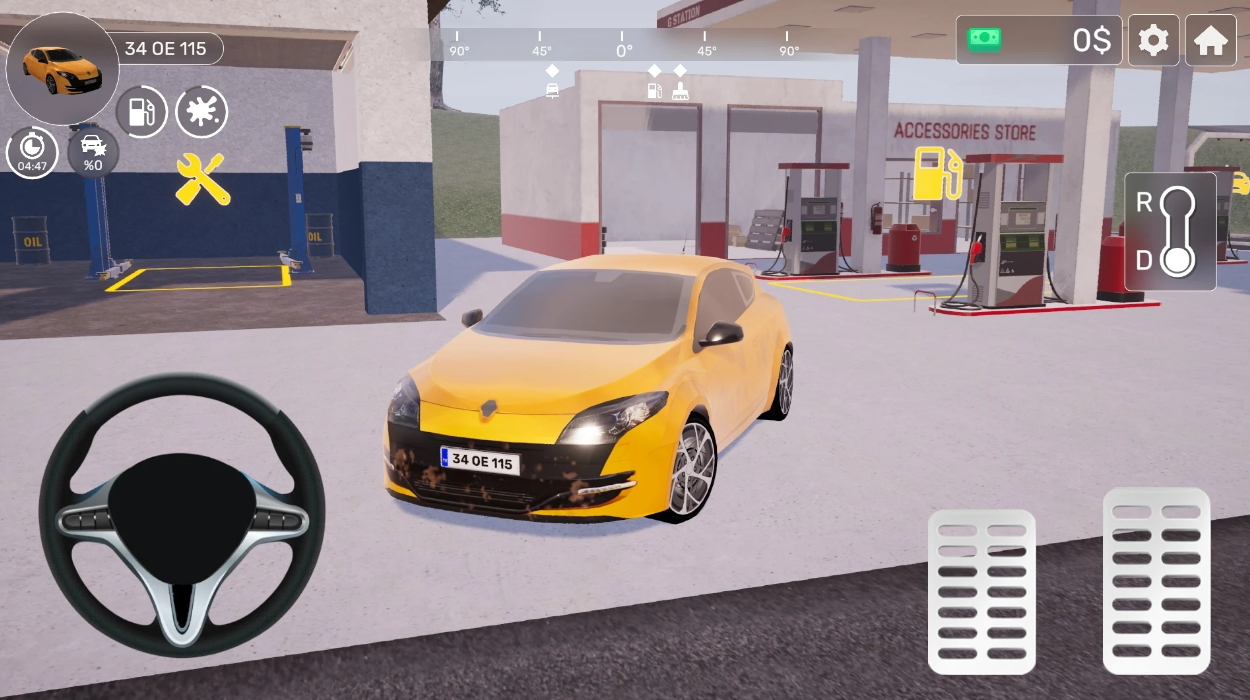Tap the car damage percentage icon
Viewport: 1250px width, 700px height.
(93, 153)
